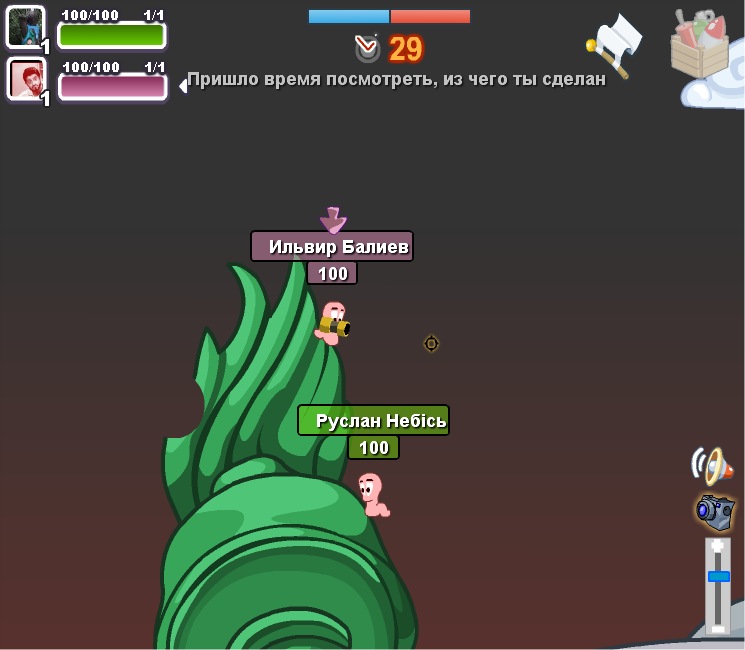Viewport: 745px width, 650px height.
Task: Select the pink team player avatar
Action: pyautogui.click(x=26, y=78)
